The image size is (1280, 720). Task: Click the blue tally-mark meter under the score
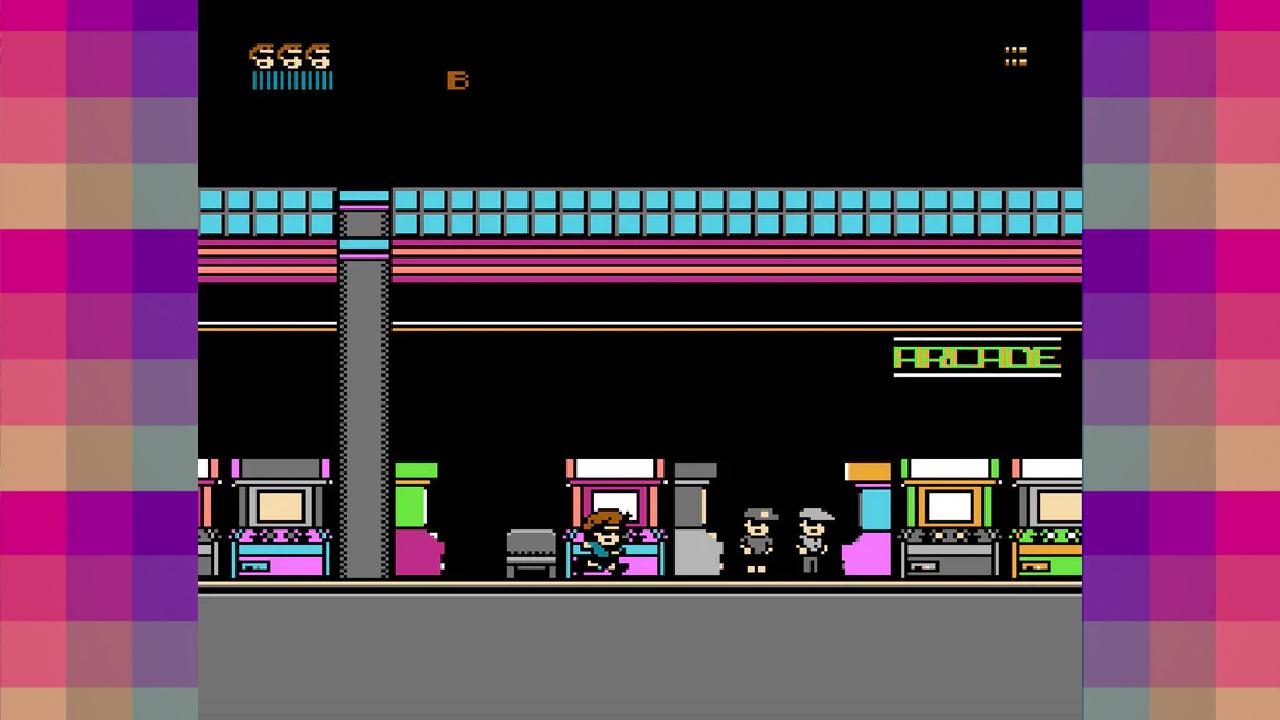click(291, 80)
